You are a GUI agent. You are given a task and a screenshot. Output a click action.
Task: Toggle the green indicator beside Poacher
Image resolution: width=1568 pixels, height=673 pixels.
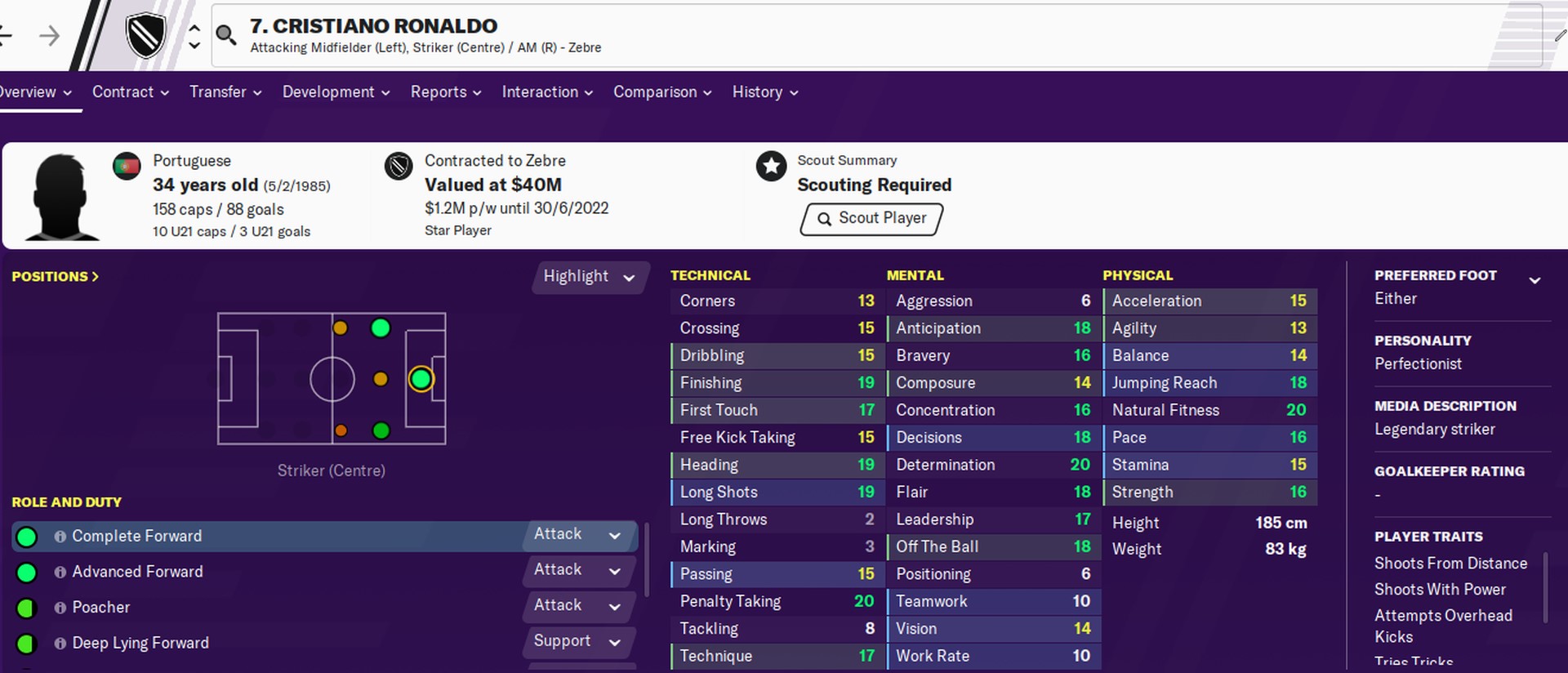tap(27, 607)
